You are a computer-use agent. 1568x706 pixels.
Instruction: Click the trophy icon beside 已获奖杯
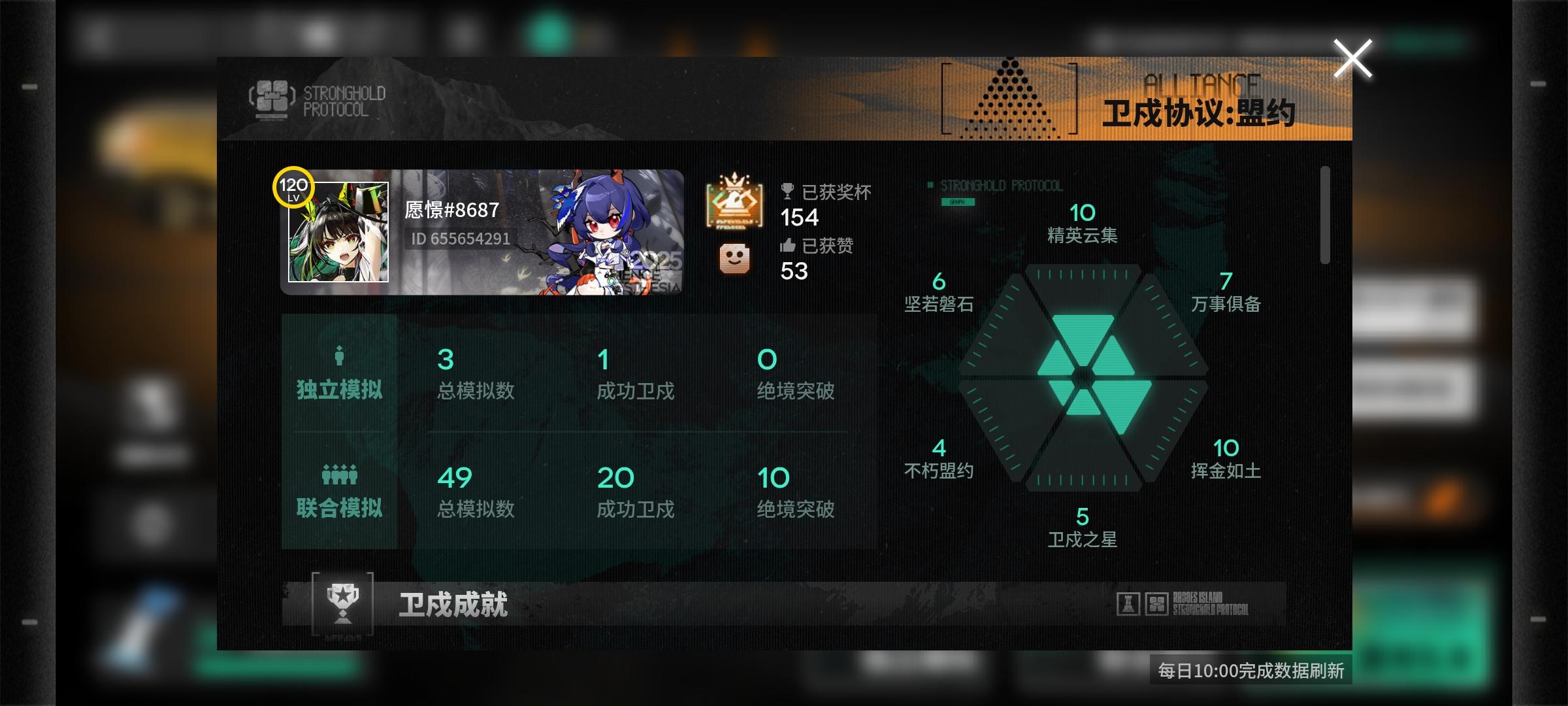click(789, 190)
